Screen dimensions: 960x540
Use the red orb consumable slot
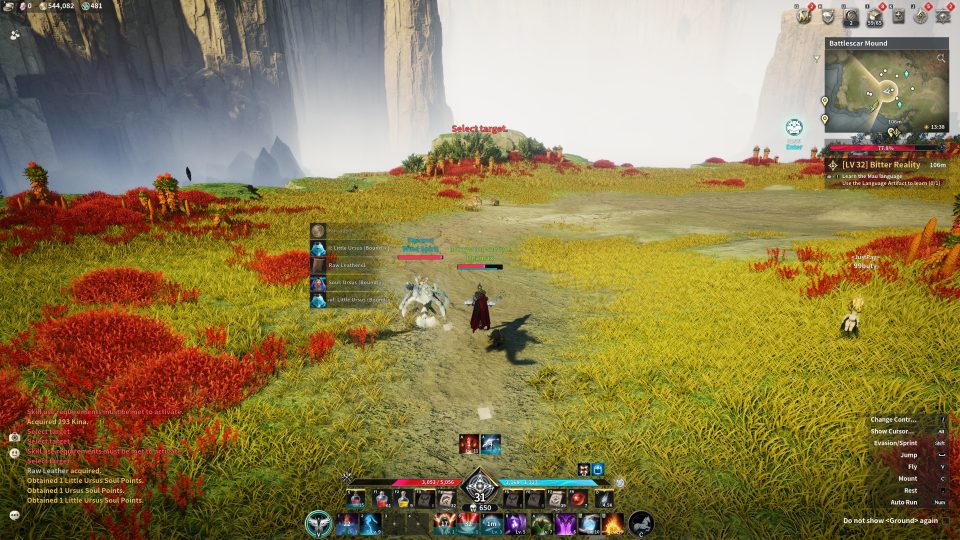click(x=579, y=499)
